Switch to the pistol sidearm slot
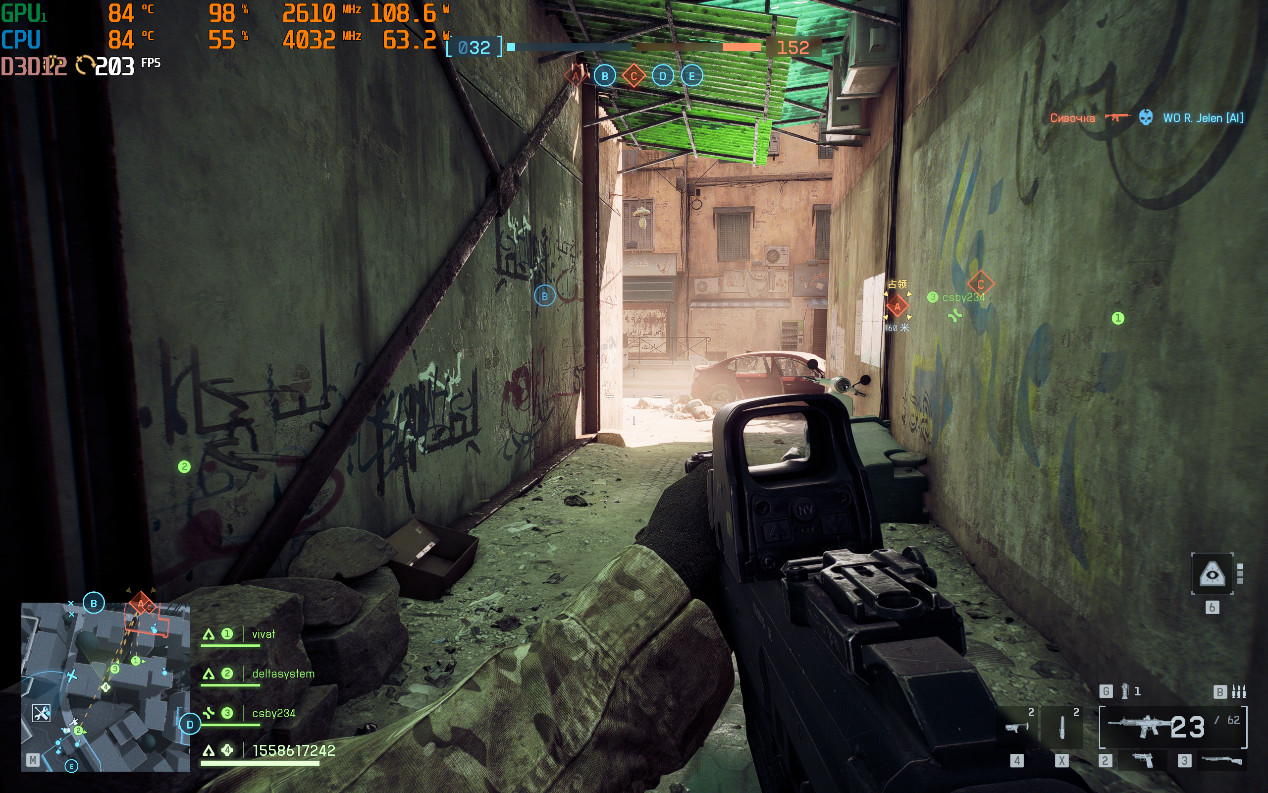The height and width of the screenshot is (793, 1268). (x=1141, y=761)
